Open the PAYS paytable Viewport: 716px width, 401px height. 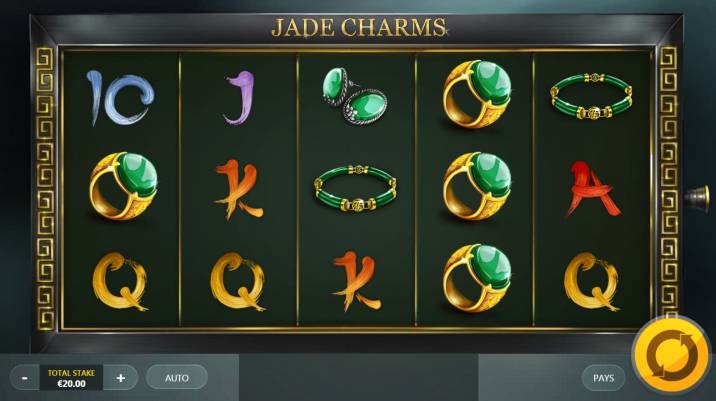click(x=603, y=378)
